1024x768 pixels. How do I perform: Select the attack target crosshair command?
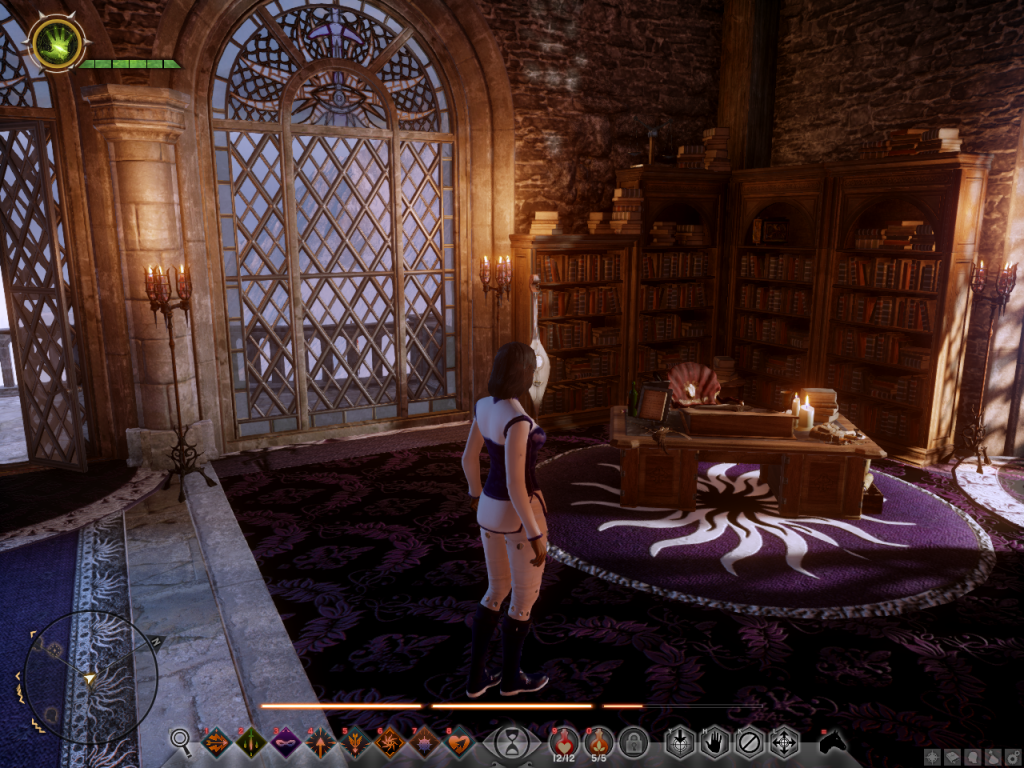pos(680,742)
